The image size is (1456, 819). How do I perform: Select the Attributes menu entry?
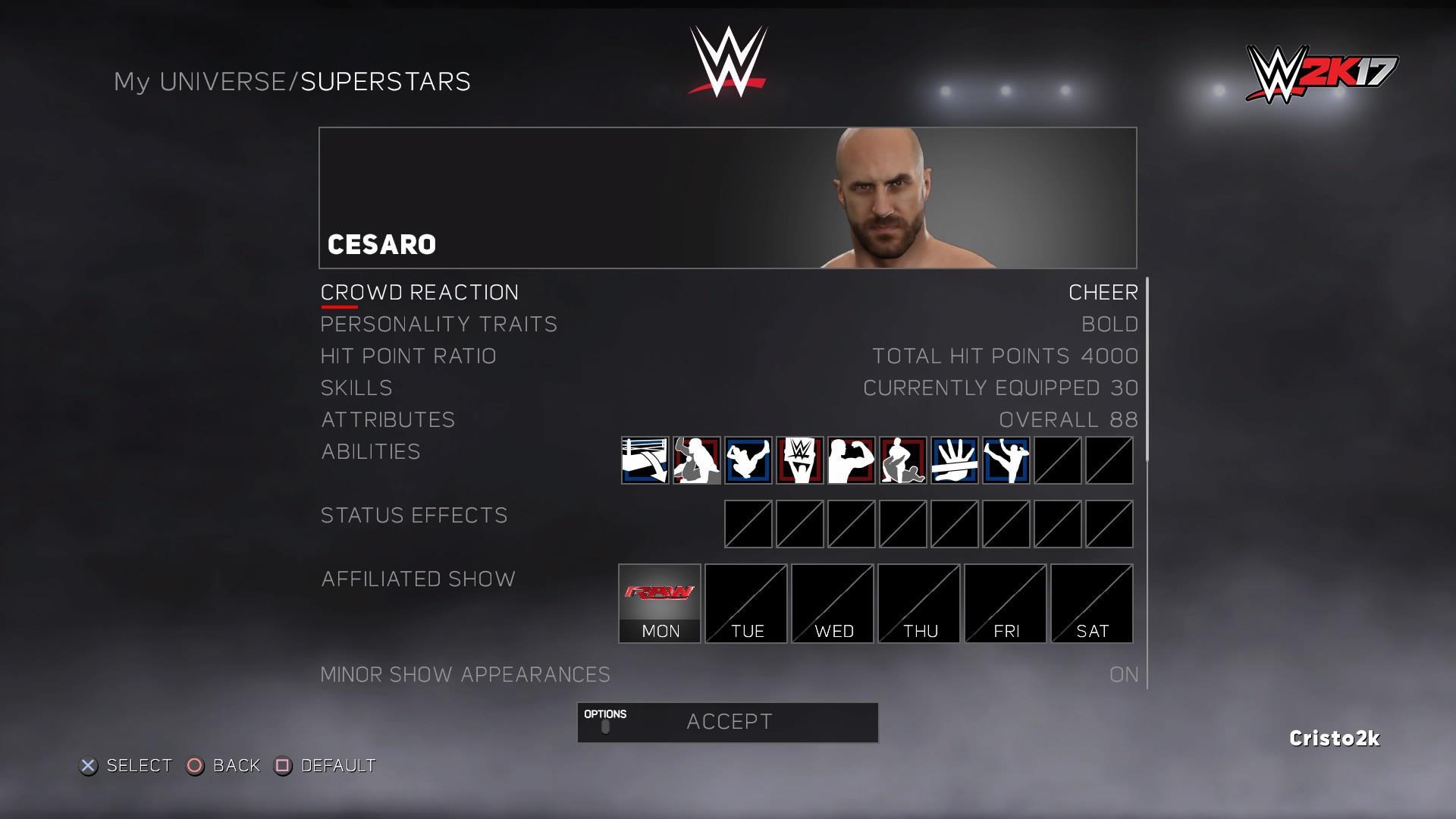(x=388, y=419)
